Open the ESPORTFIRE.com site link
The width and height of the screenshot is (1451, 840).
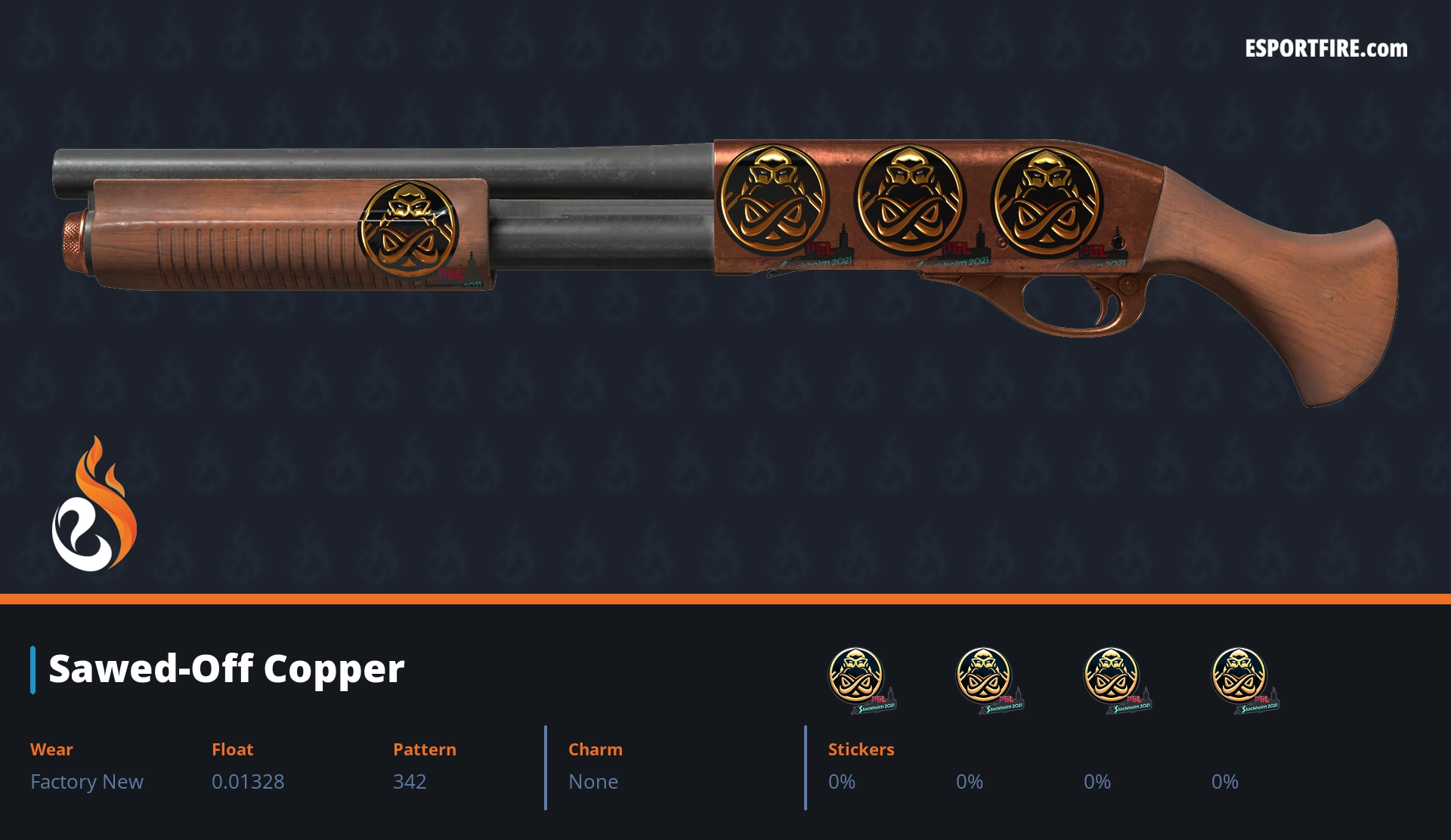tap(1326, 49)
